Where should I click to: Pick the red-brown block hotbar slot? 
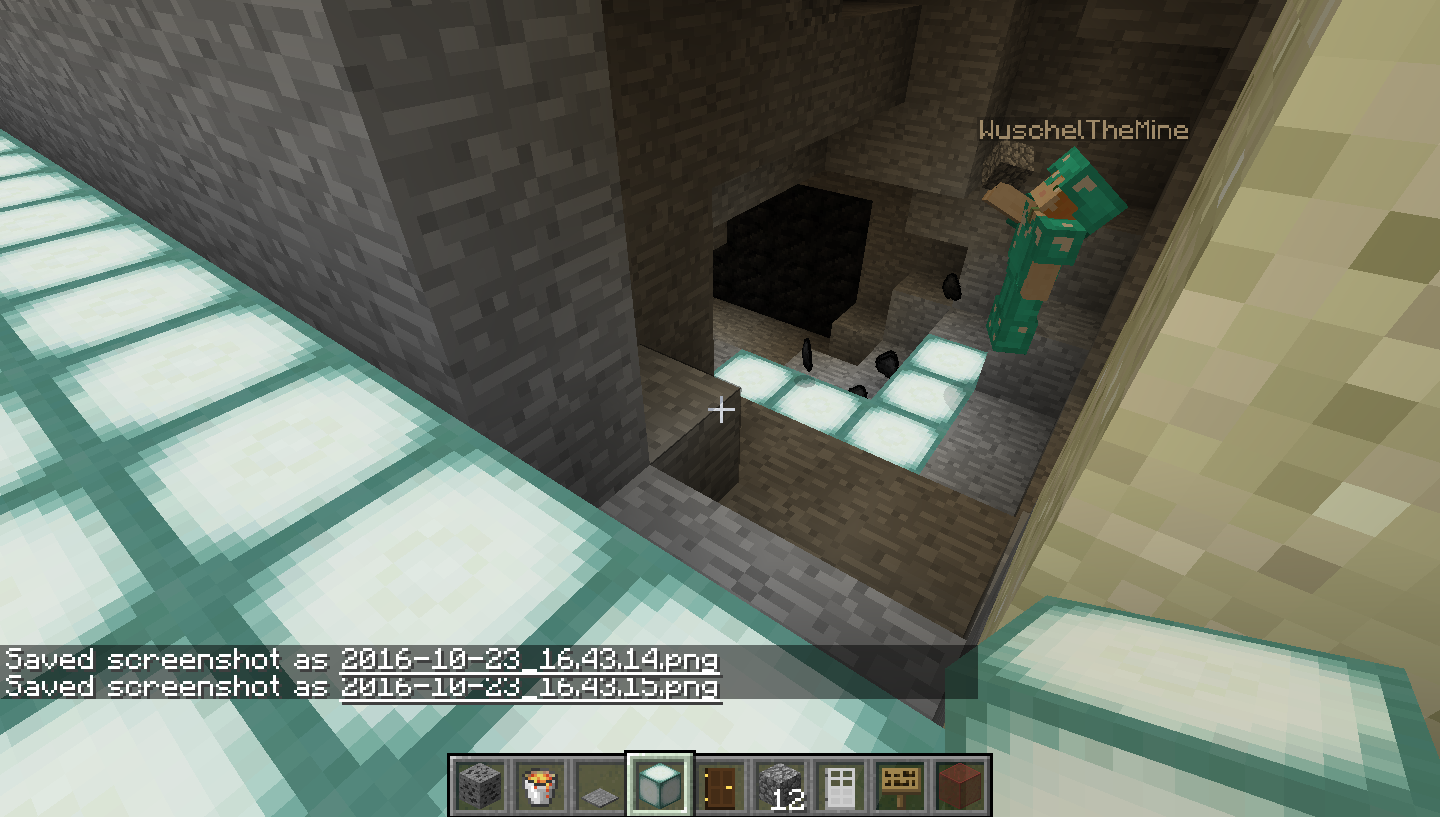click(x=959, y=785)
